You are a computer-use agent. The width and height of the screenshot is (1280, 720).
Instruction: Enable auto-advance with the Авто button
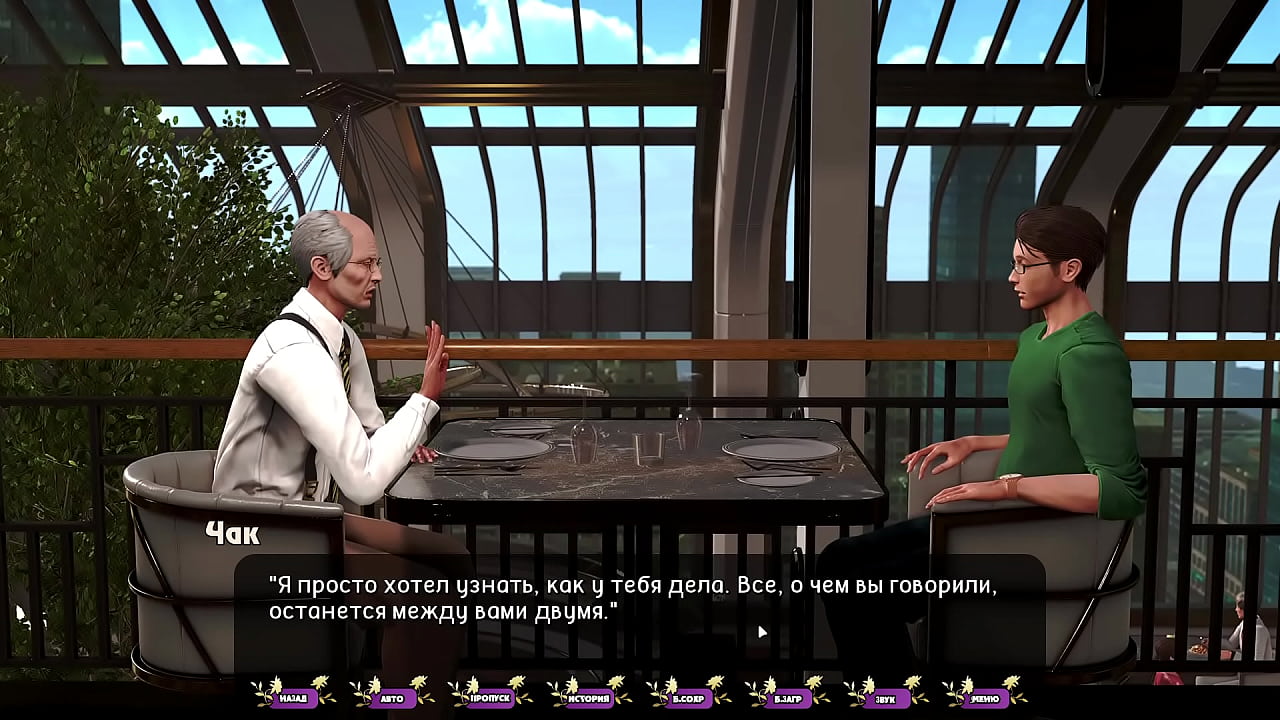391,698
